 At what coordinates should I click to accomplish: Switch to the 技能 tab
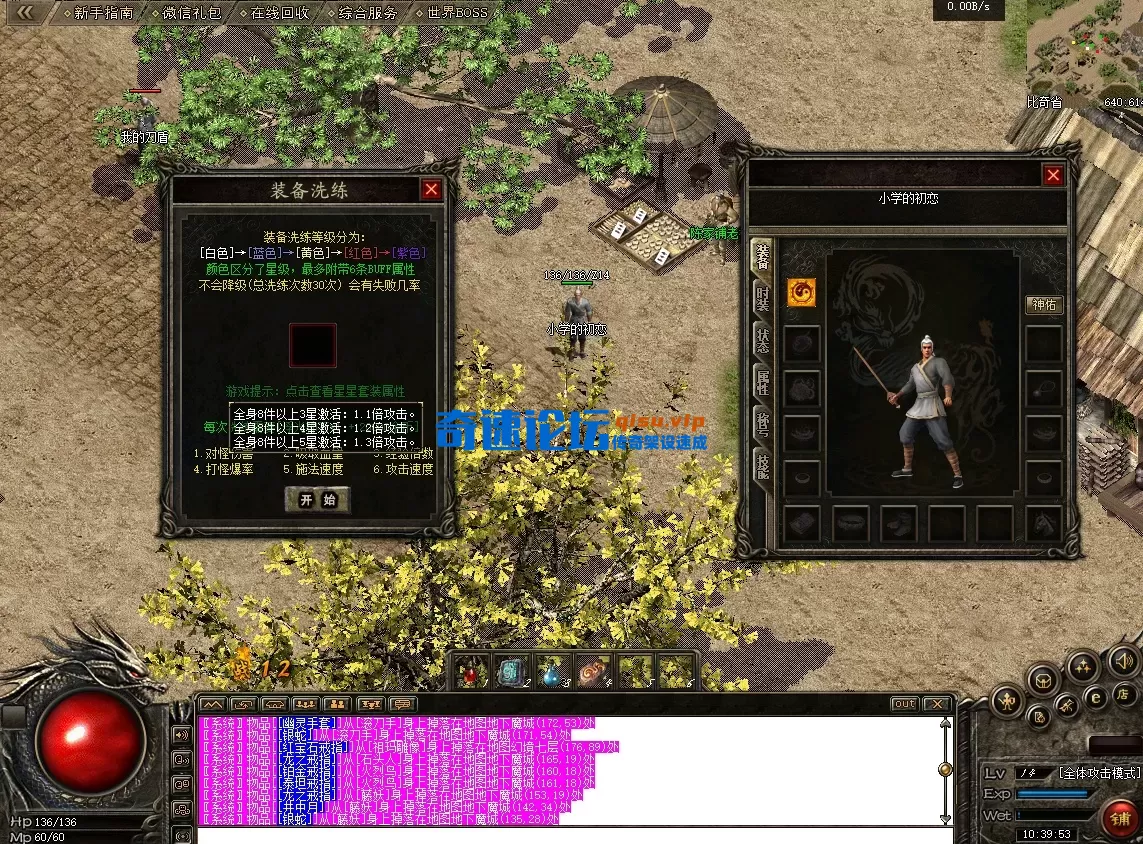[x=763, y=466]
